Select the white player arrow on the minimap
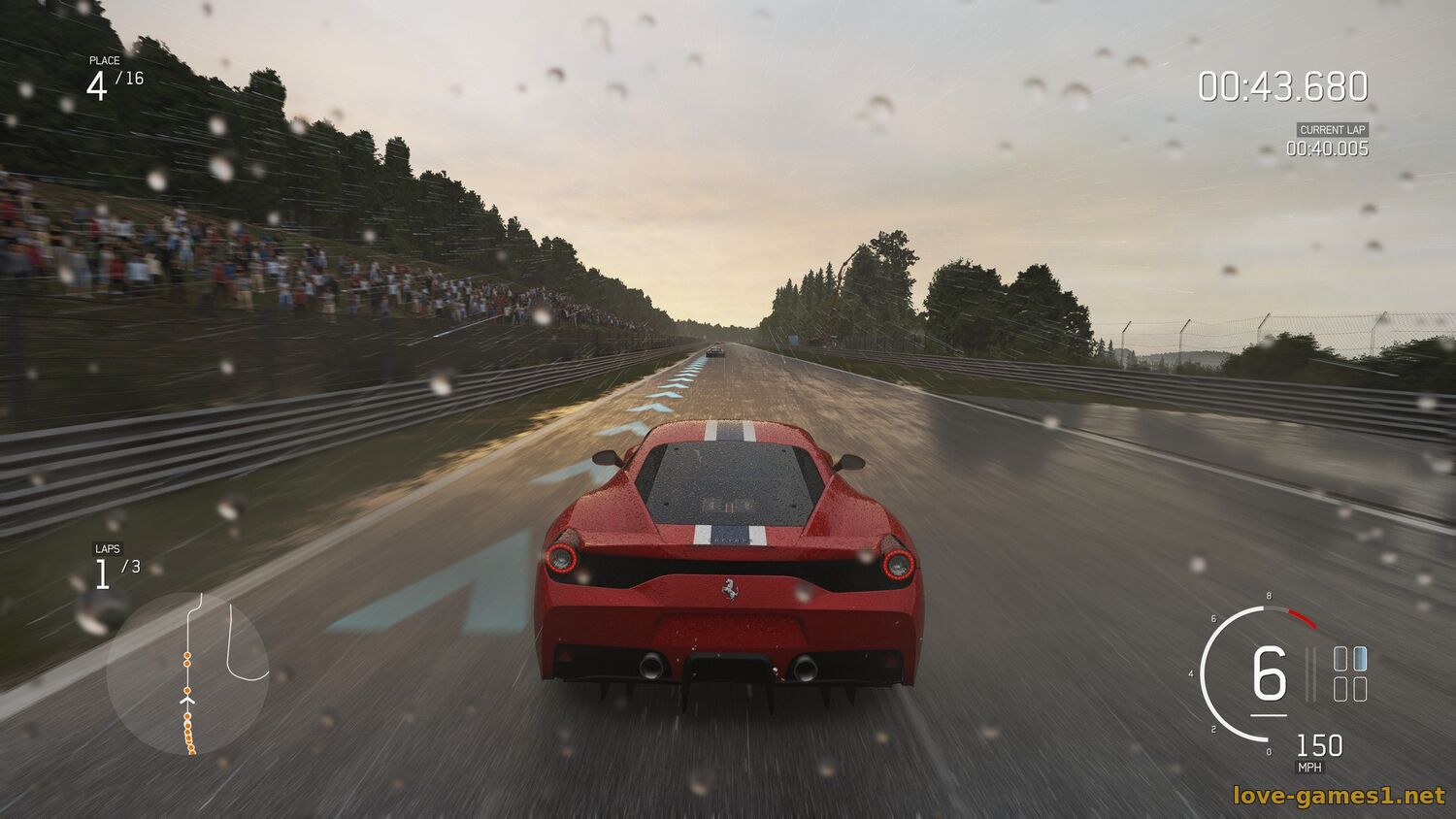 187,697
